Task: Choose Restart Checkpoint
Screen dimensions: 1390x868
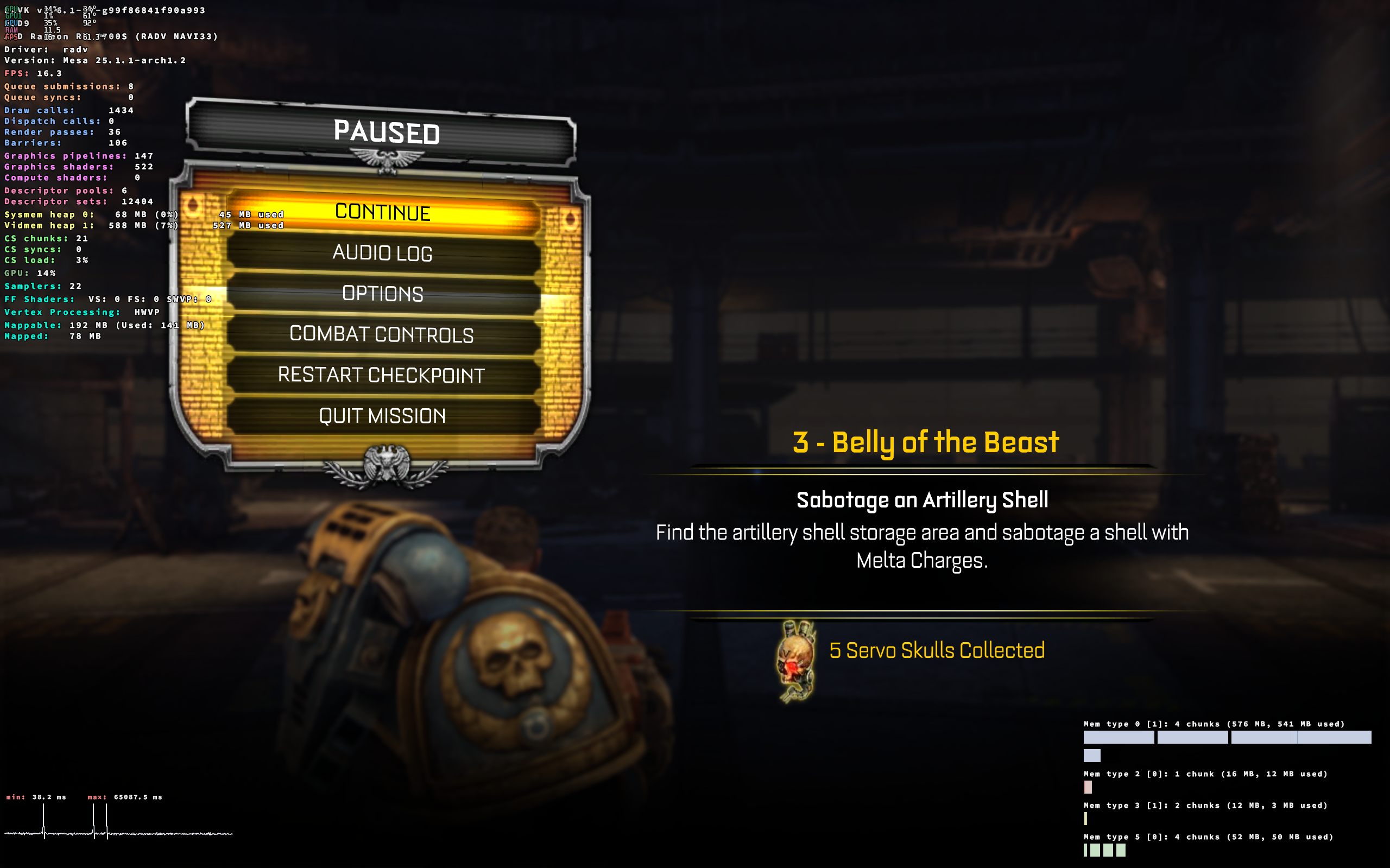Action: click(x=382, y=376)
